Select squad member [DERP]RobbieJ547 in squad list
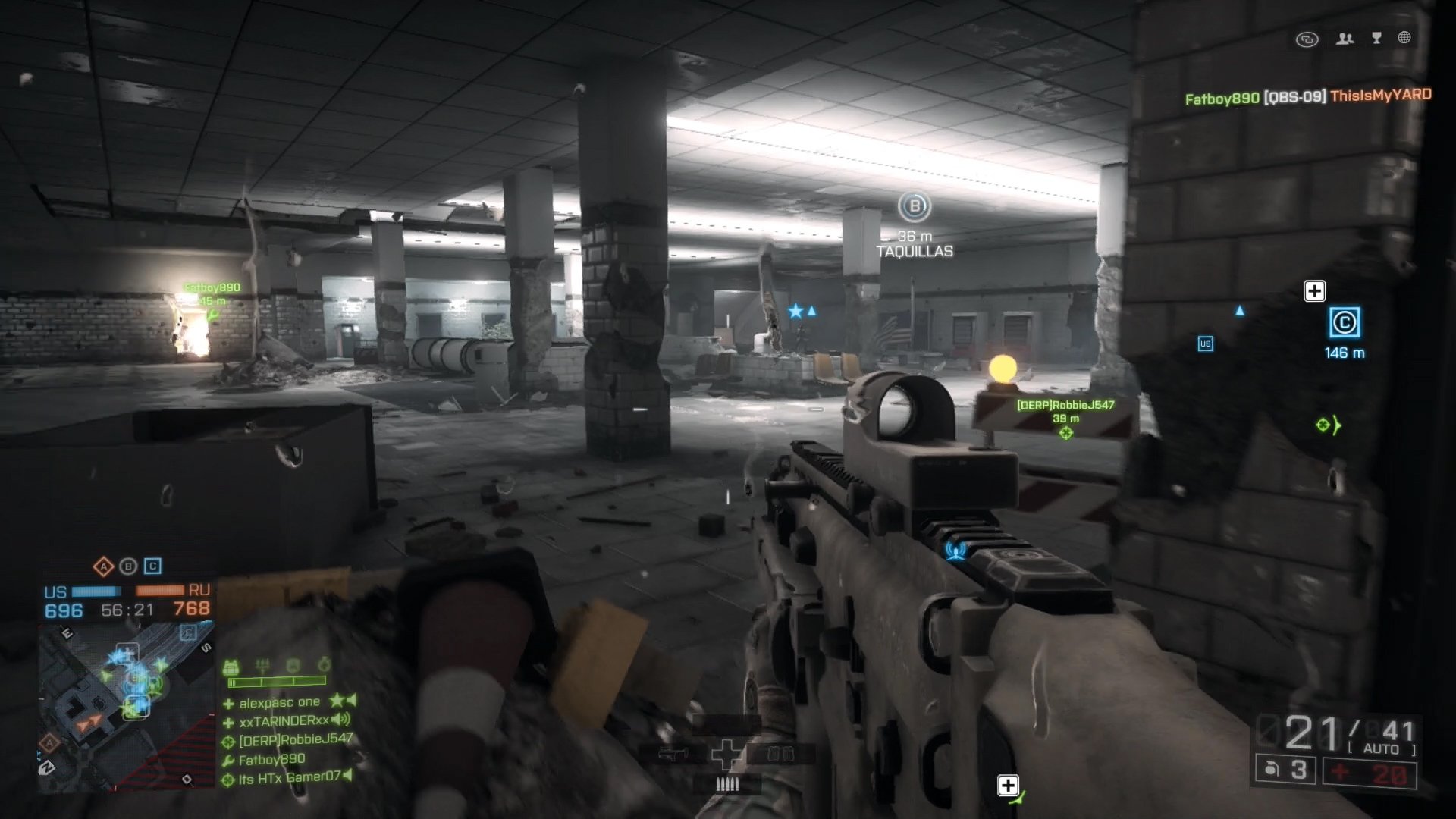Image resolution: width=1456 pixels, height=819 pixels. pyautogui.click(x=295, y=739)
